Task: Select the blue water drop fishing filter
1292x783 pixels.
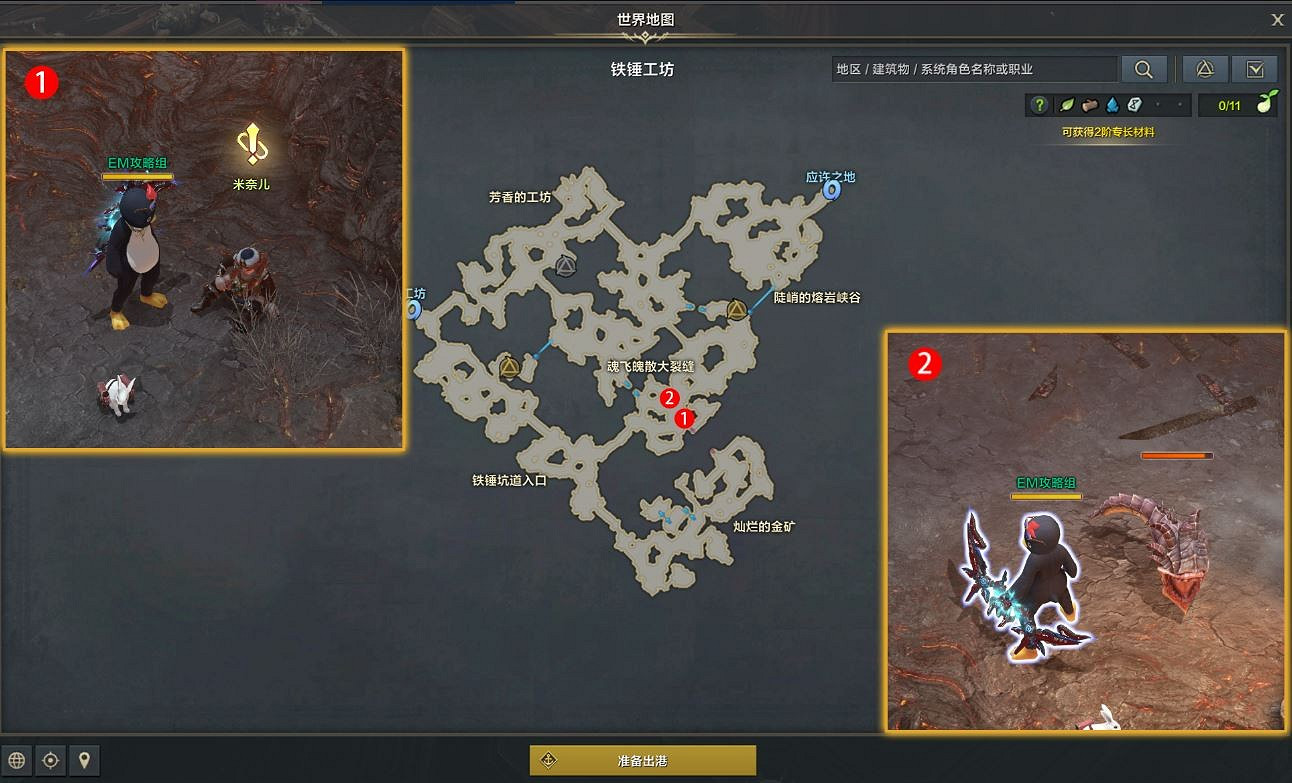Action: 1113,104
